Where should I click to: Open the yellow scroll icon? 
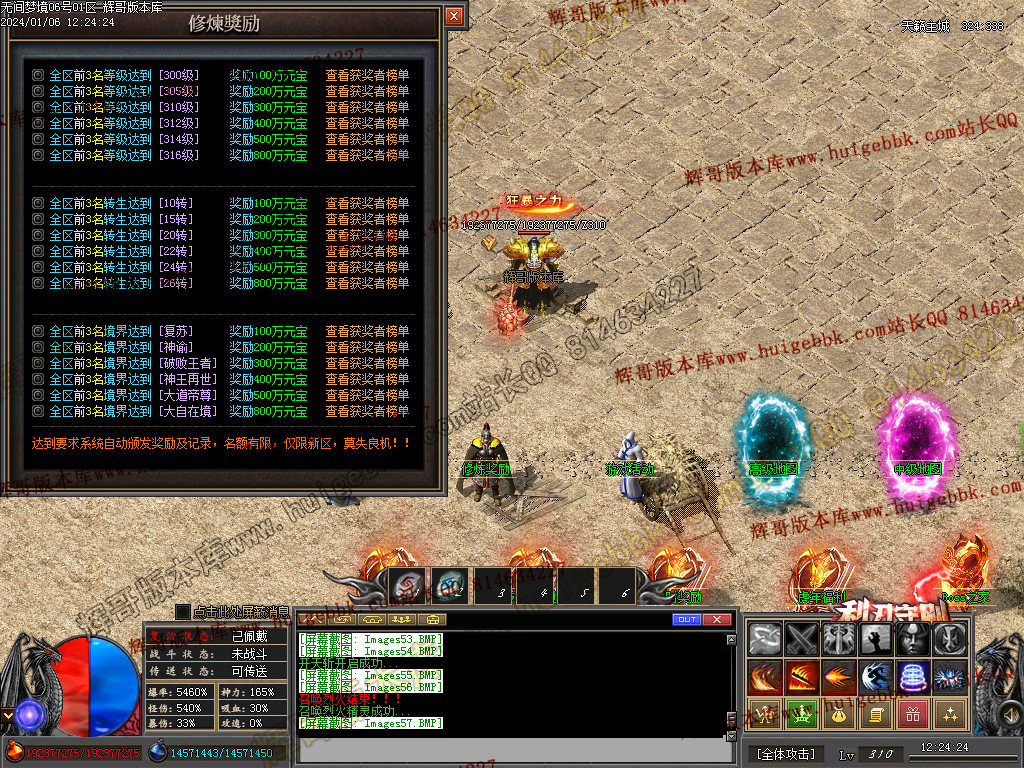click(875, 714)
